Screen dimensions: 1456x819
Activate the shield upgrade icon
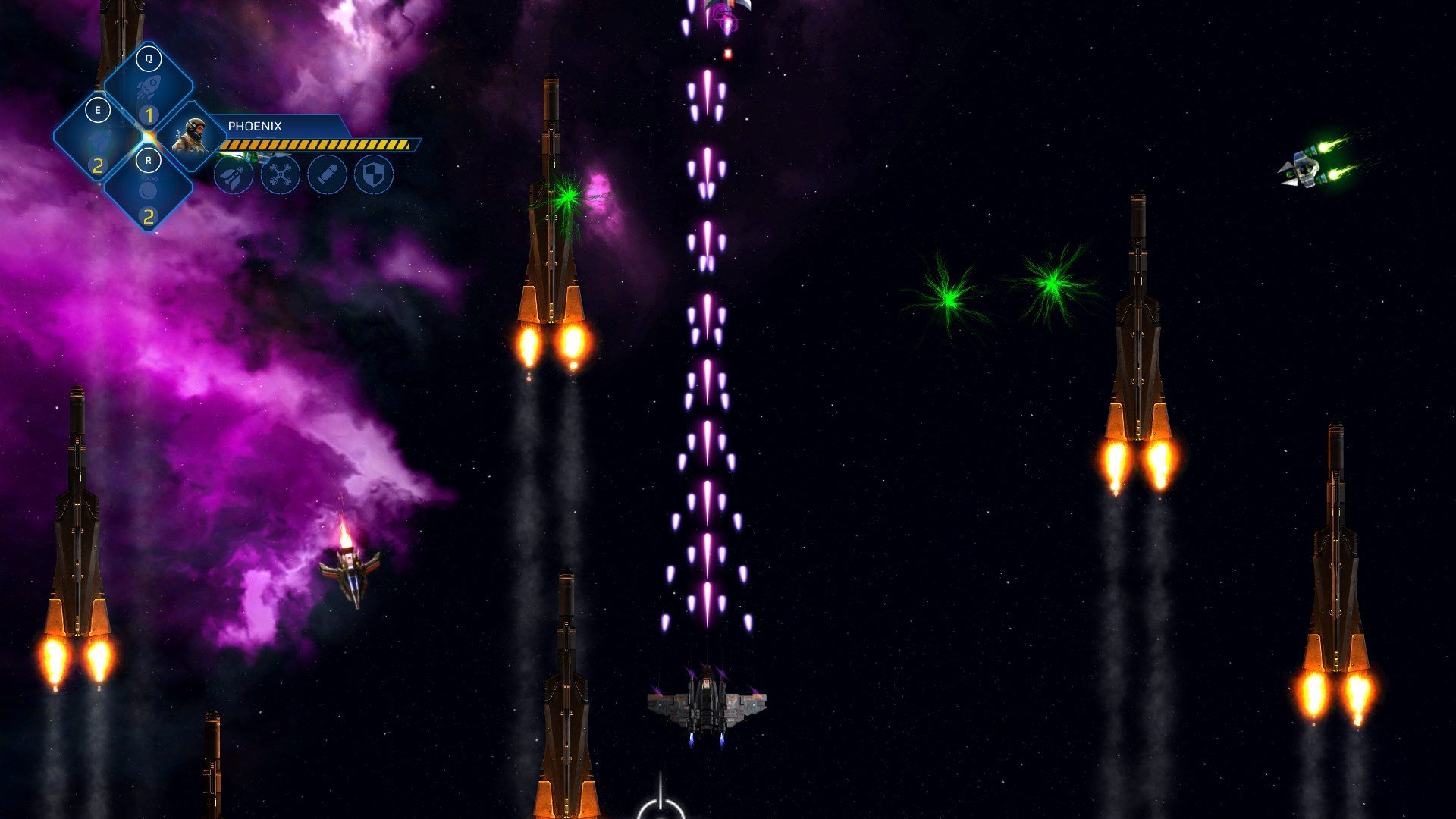pos(374,176)
